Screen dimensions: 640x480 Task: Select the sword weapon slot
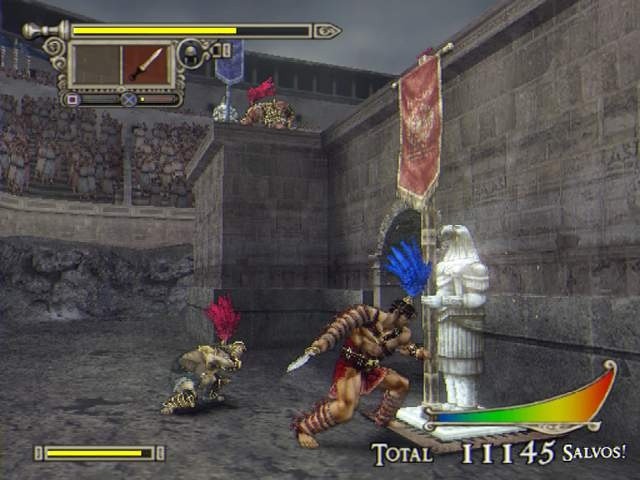point(147,64)
